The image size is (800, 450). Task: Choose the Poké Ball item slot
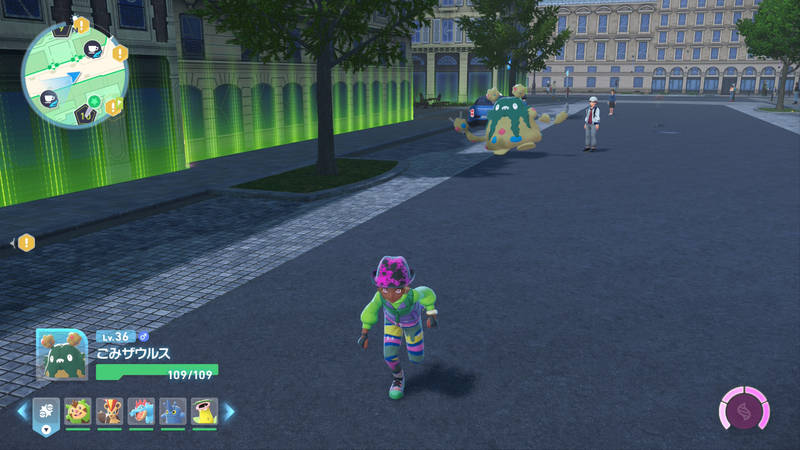point(48,411)
